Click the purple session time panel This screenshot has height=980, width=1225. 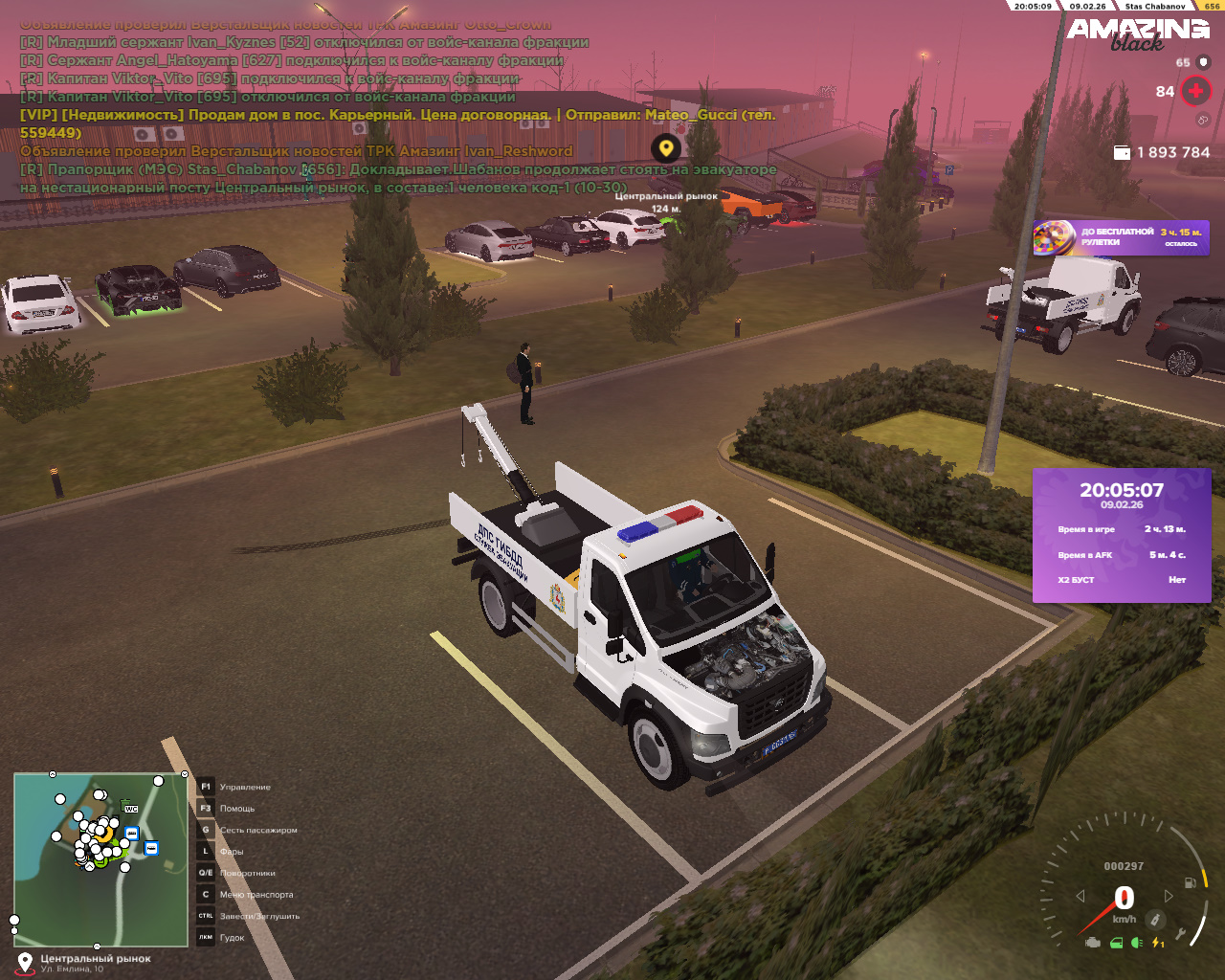[1122, 536]
